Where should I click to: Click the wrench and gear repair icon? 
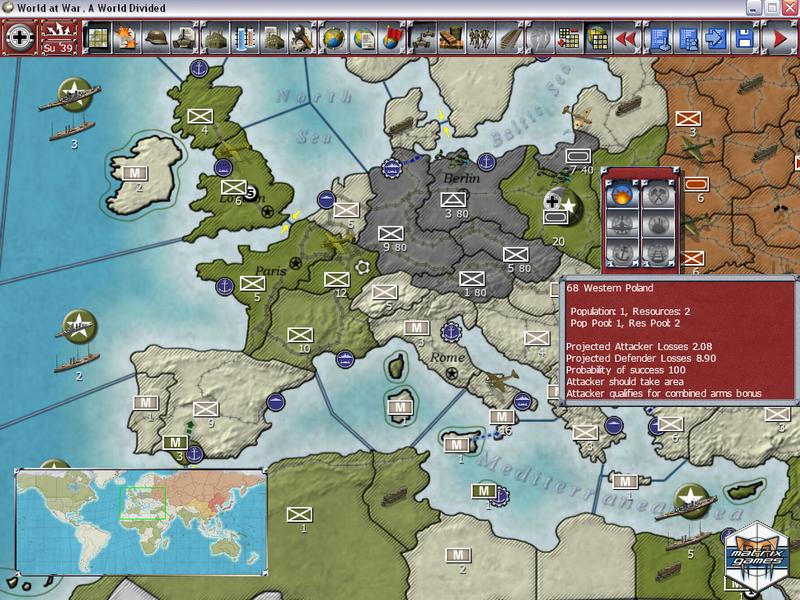[302, 38]
